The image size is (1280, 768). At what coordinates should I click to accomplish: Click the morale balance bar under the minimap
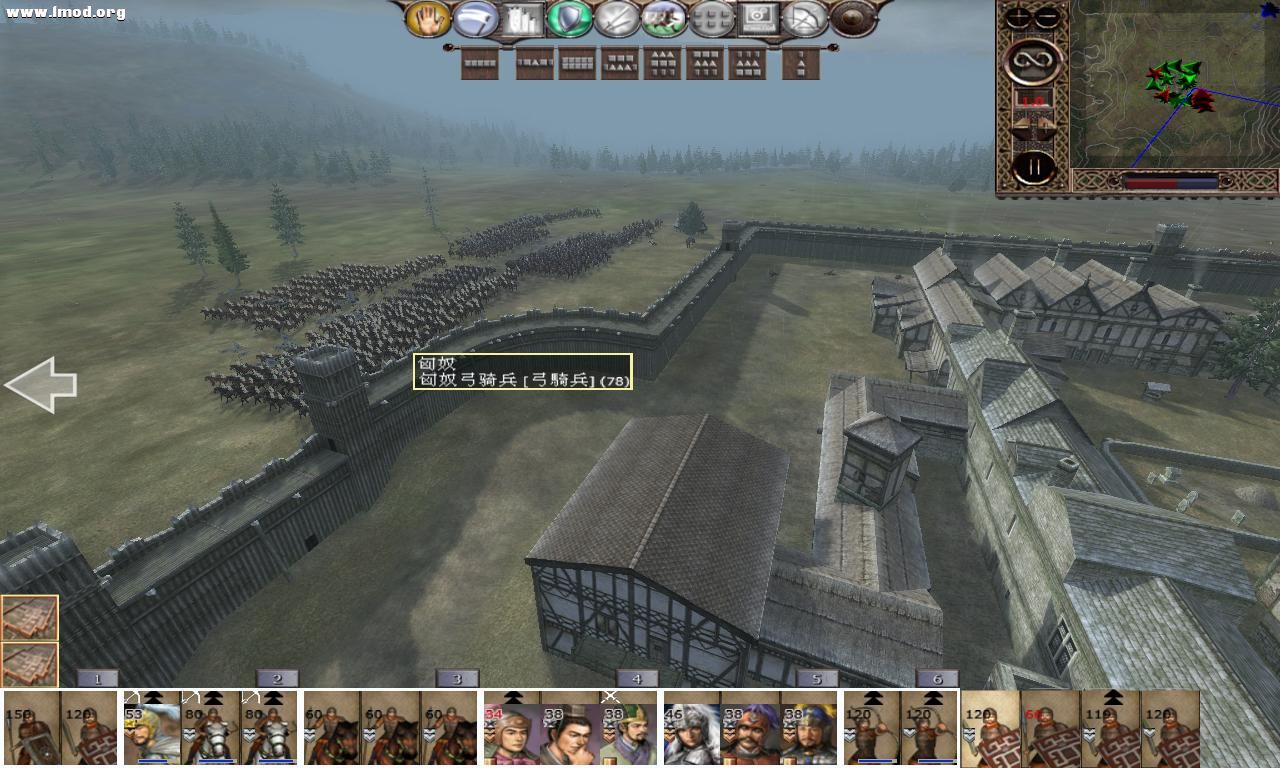point(1170,182)
